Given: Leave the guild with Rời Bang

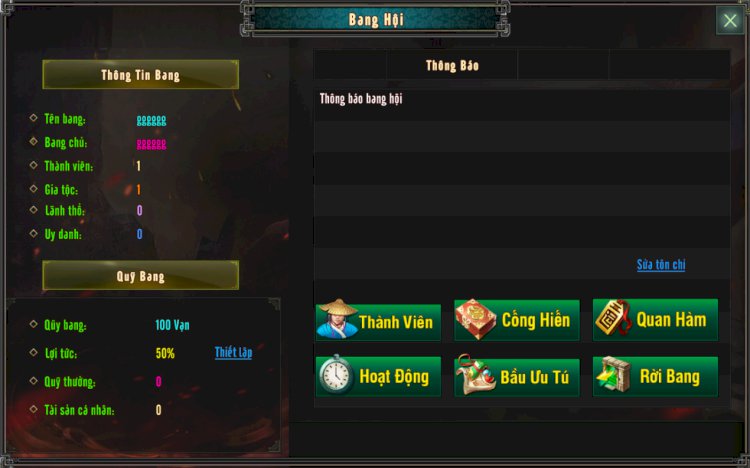Looking at the screenshot, I should tap(655, 376).
